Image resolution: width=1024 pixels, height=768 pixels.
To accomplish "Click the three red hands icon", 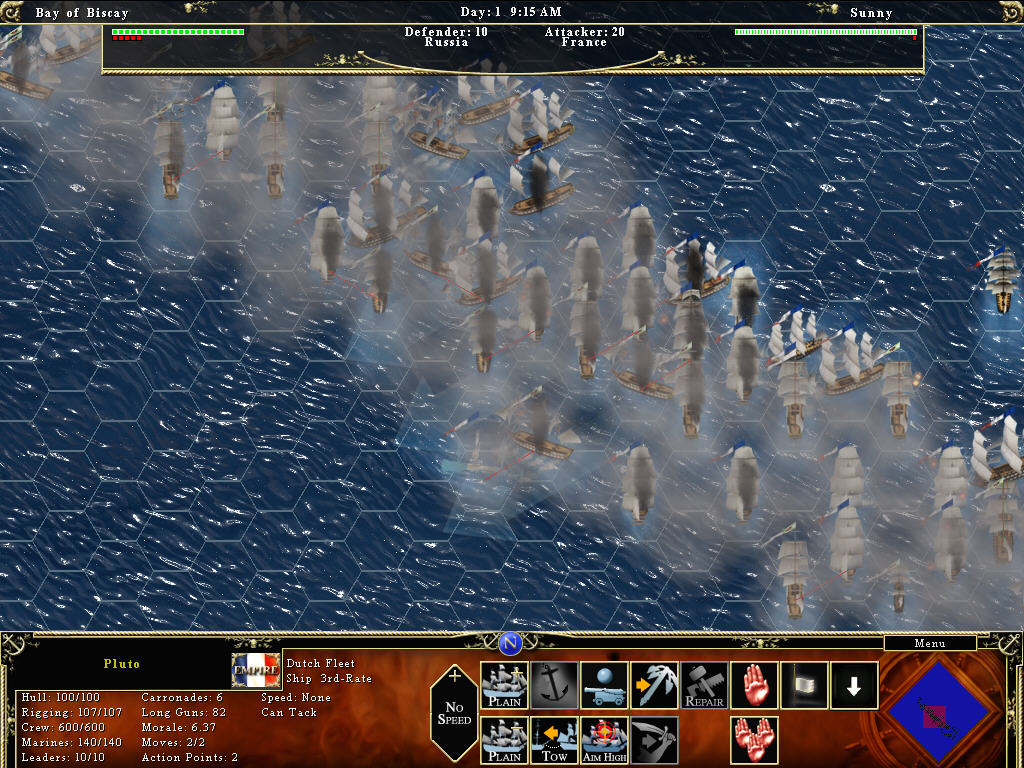I will pyautogui.click(x=754, y=740).
